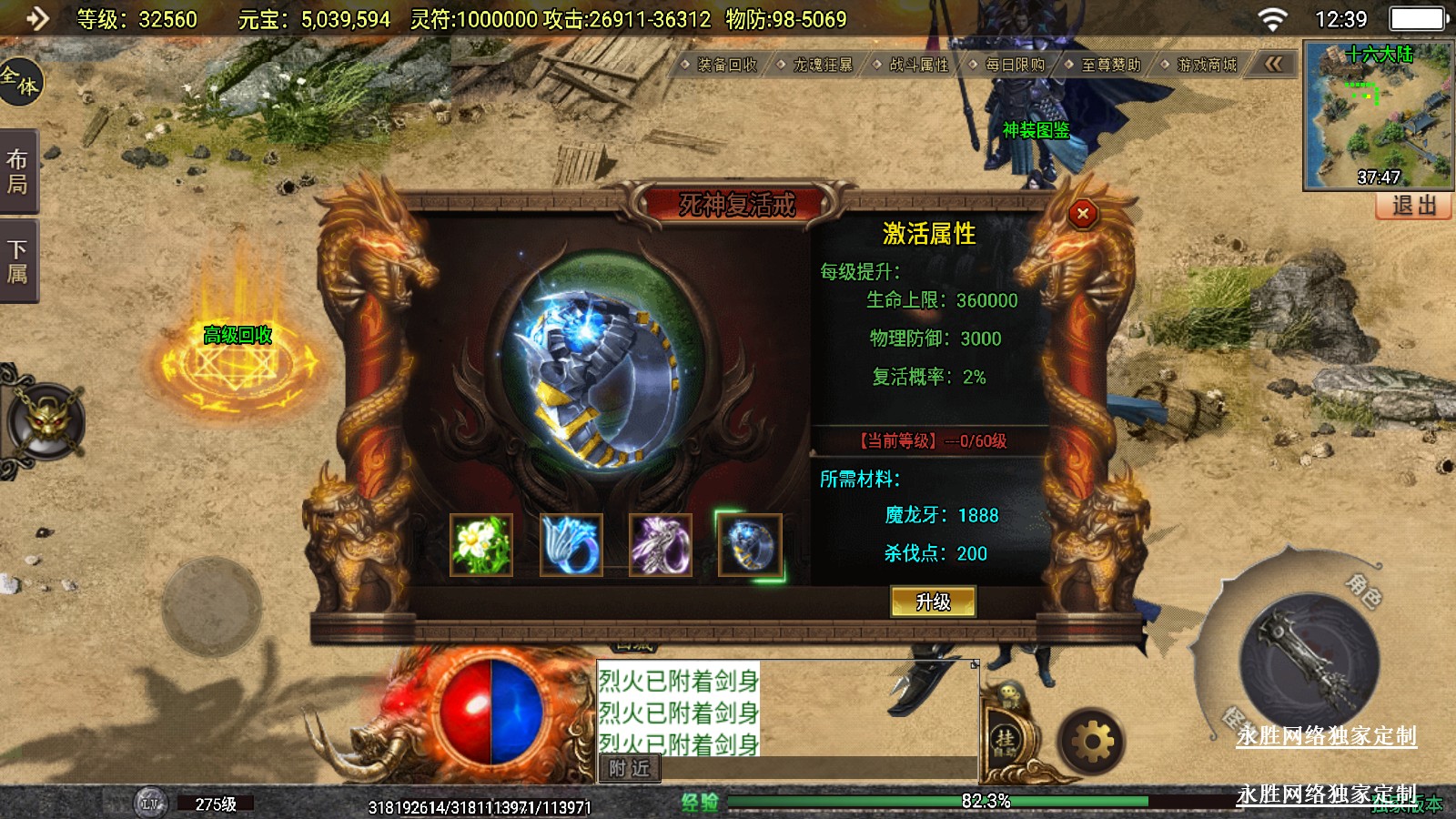
Task: Show the 战斗属性 panel
Action: pyautogui.click(x=918, y=65)
